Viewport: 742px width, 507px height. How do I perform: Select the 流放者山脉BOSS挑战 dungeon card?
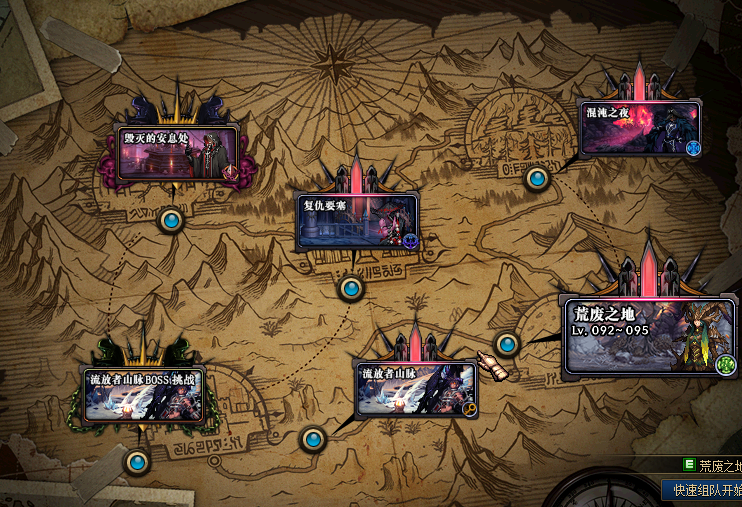tap(144, 393)
